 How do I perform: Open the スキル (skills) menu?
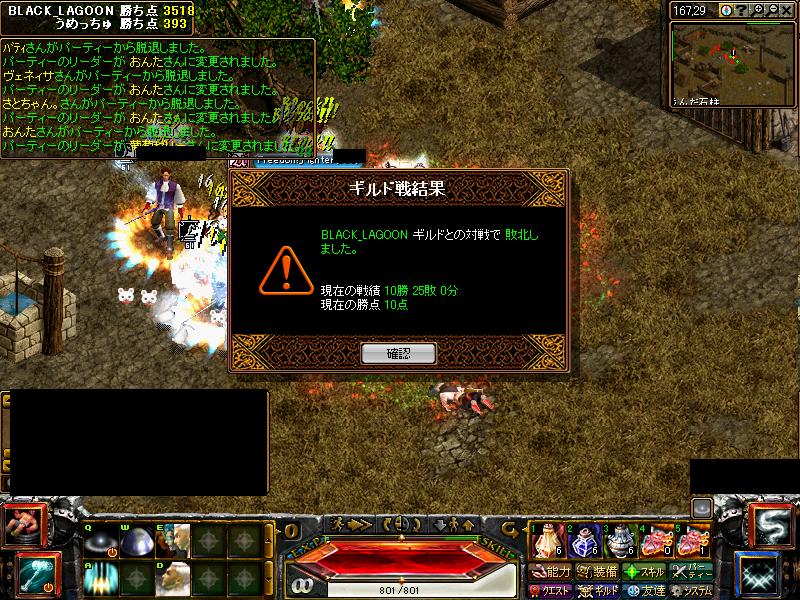645,573
